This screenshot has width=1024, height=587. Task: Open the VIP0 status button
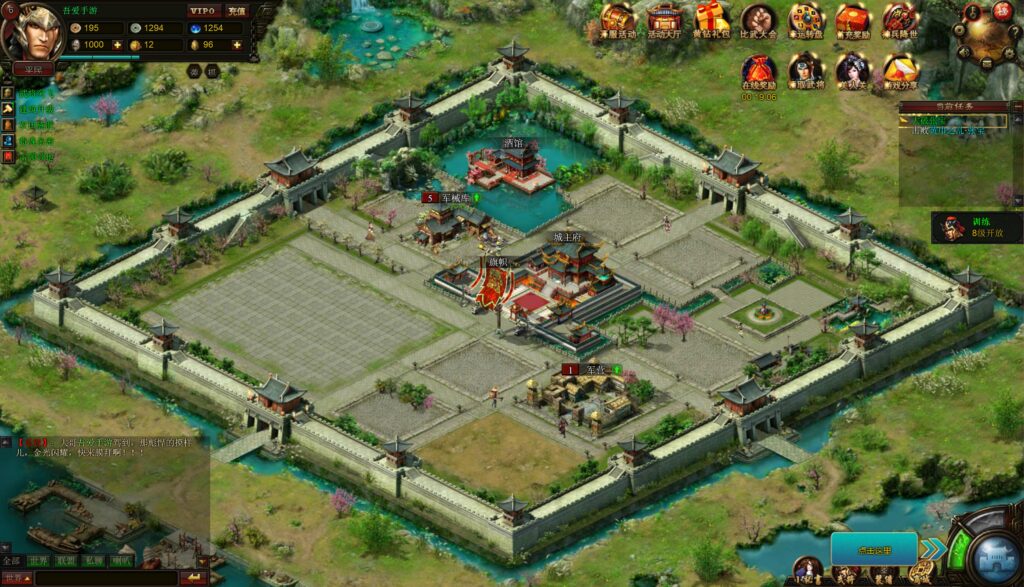[x=202, y=11]
